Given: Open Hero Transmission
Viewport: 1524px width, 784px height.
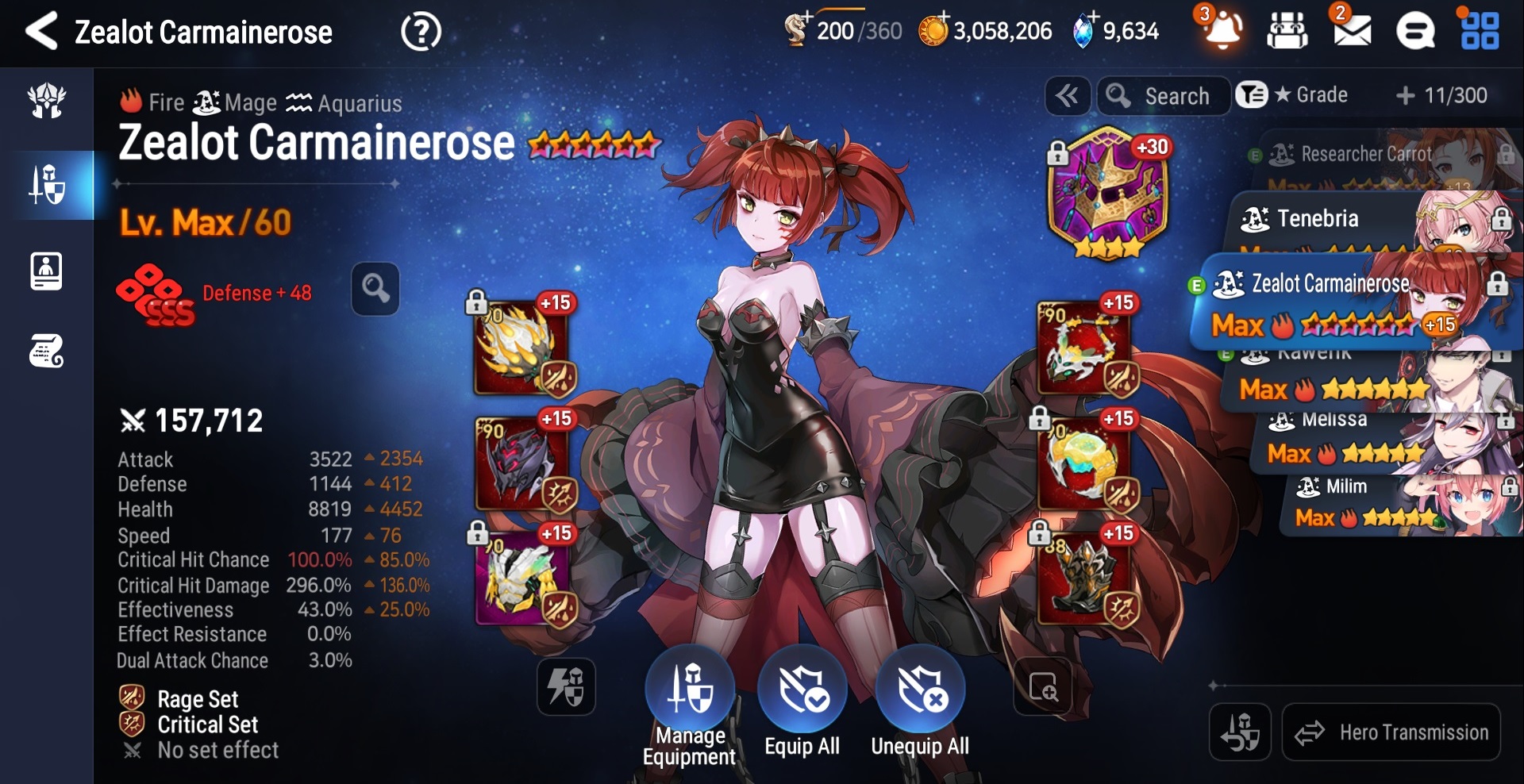Looking at the screenshot, I should click(1391, 732).
